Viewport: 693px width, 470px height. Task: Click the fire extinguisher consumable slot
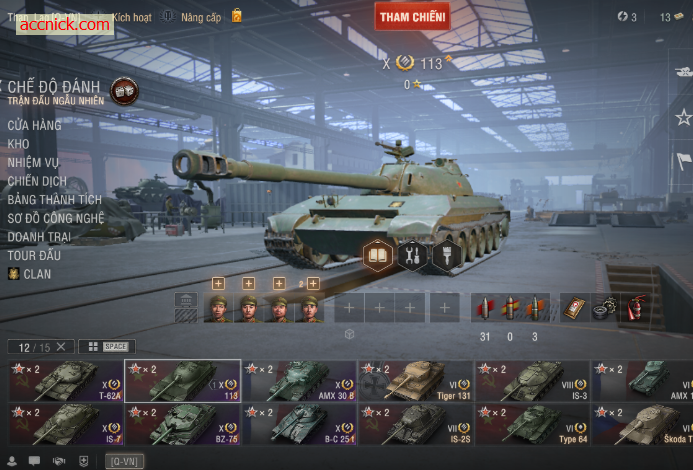(635, 308)
